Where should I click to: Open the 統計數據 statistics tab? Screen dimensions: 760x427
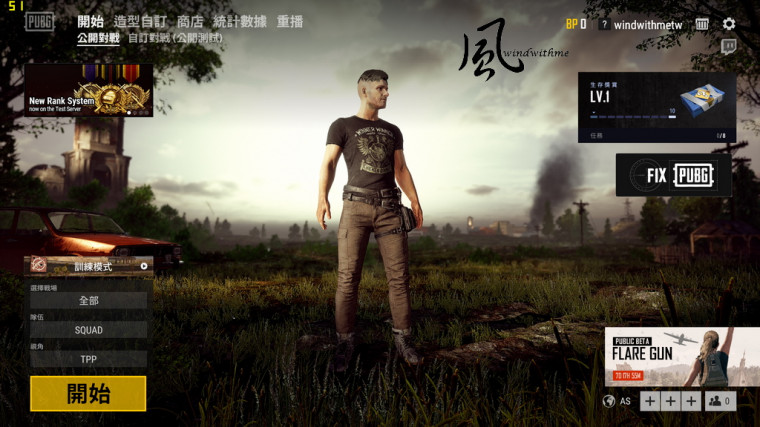pos(240,22)
